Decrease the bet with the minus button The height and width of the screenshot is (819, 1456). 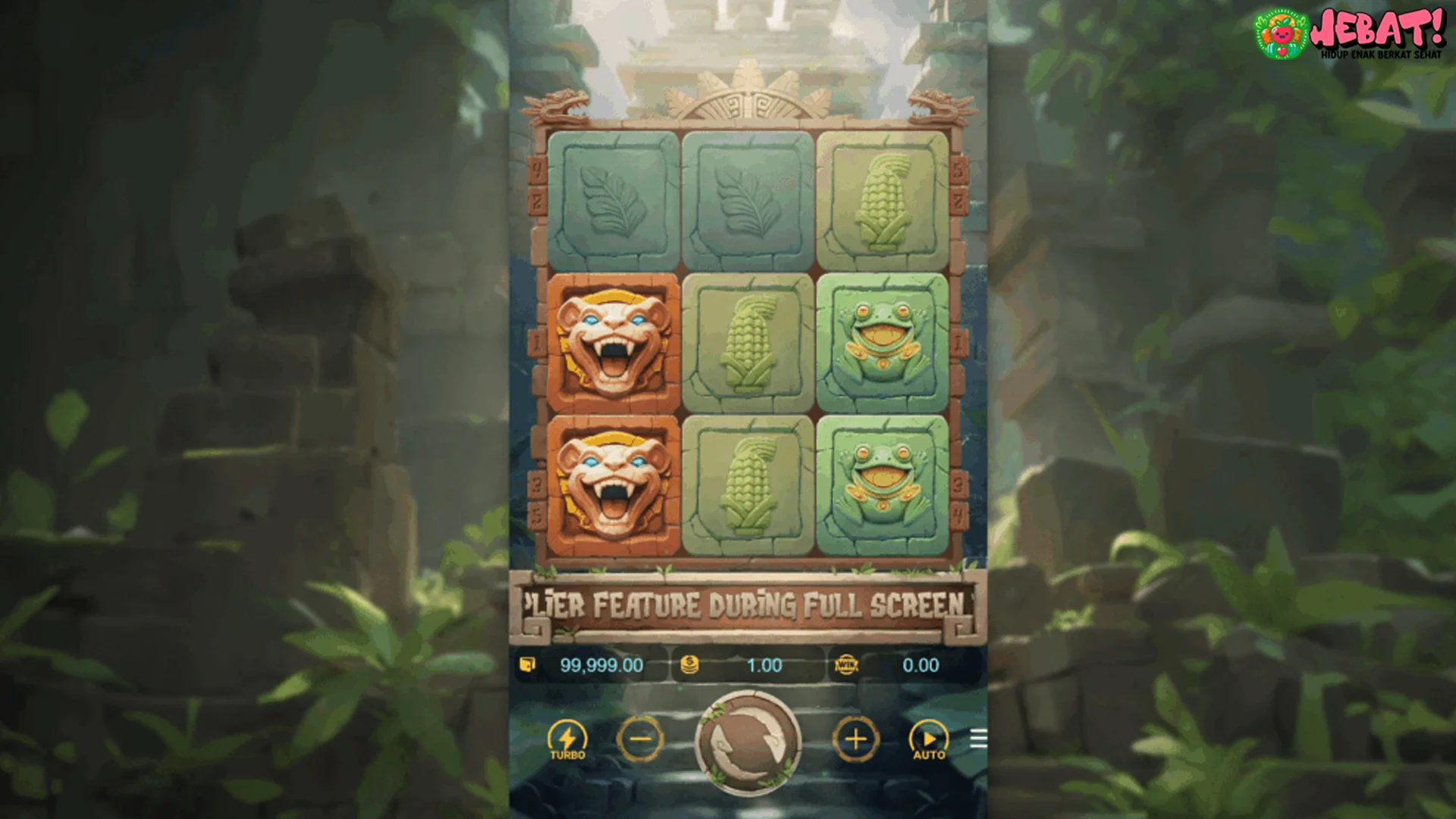[x=641, y=739]
